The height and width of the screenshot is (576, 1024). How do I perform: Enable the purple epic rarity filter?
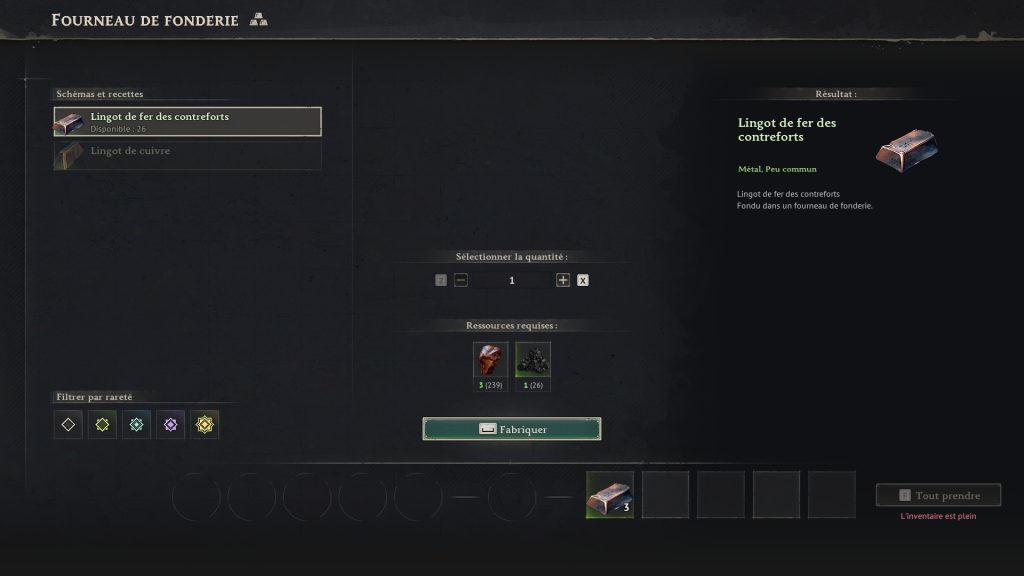coord(170,424)
